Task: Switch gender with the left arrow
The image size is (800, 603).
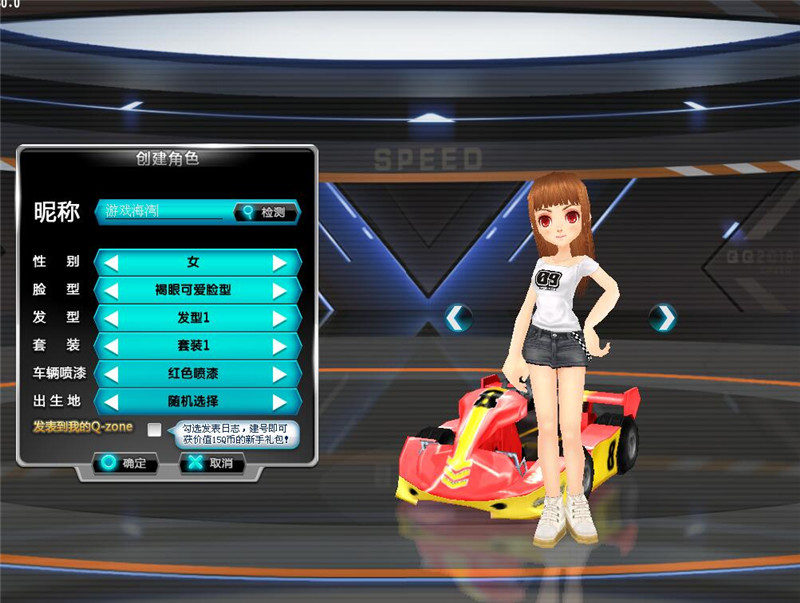Action: [x=112, y=263]
